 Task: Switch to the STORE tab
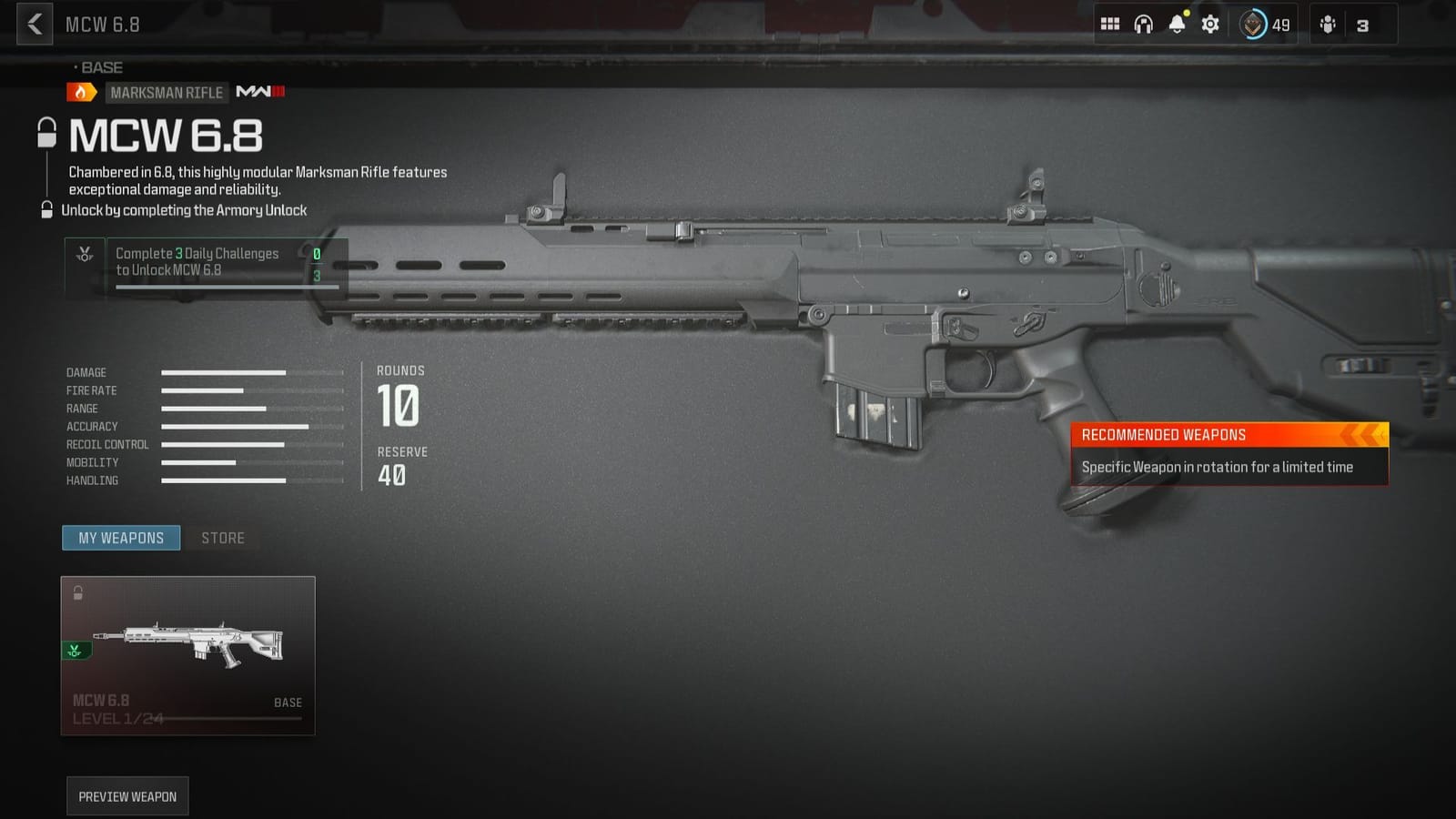click(221, 538)
